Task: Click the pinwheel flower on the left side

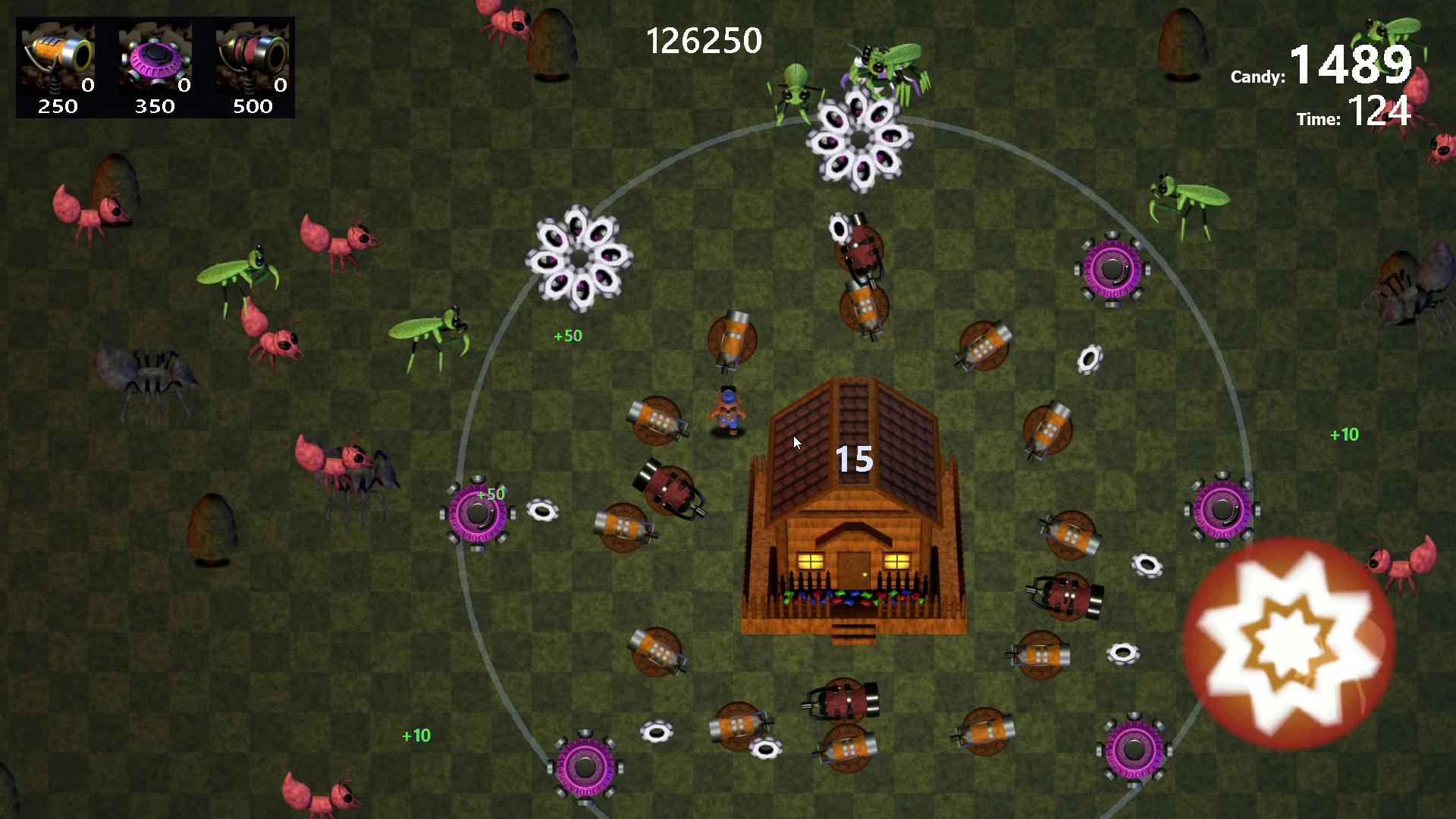Action: tap(578, 258)
